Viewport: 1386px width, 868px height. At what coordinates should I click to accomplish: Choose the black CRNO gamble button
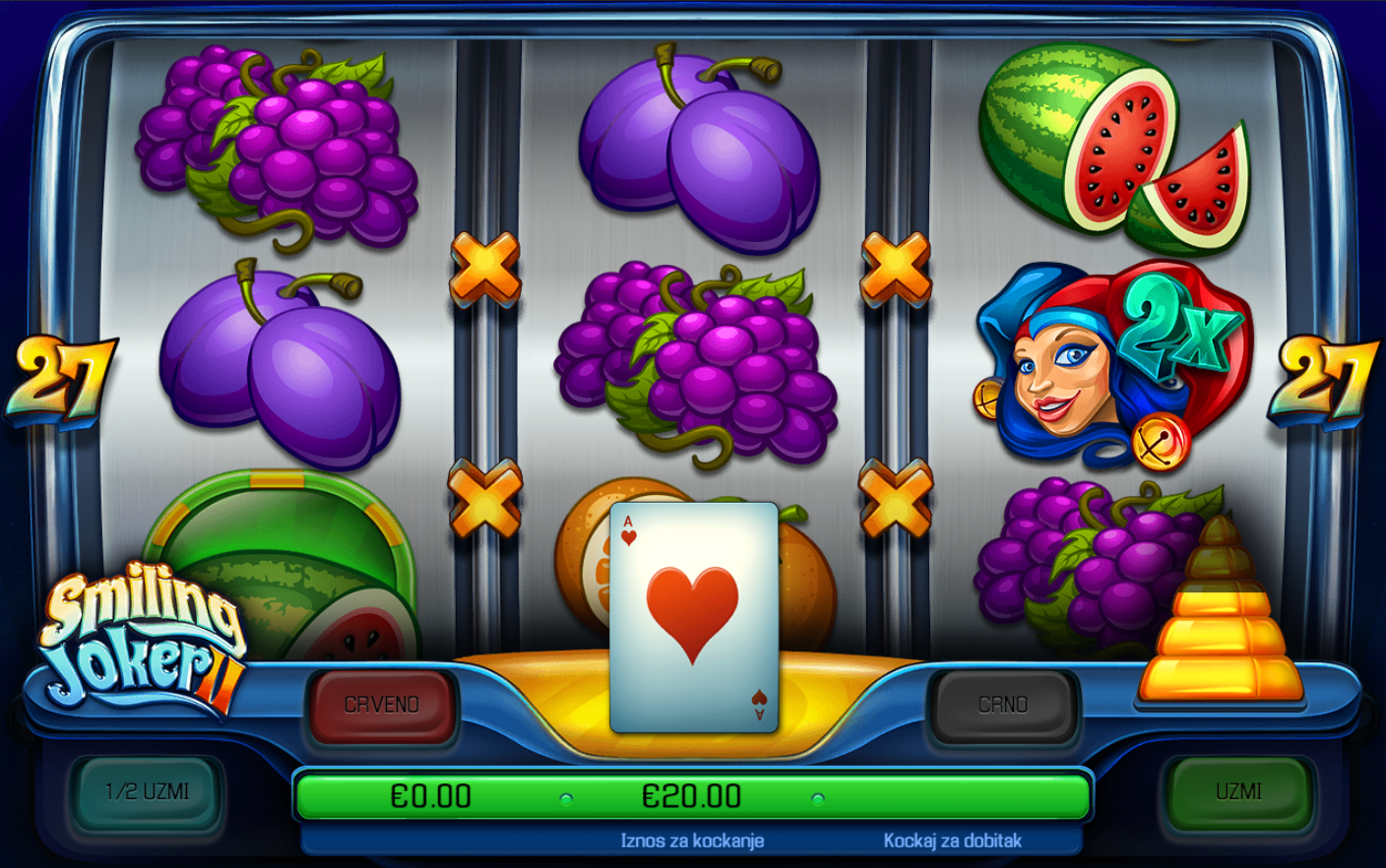(x=1003, y=706)
